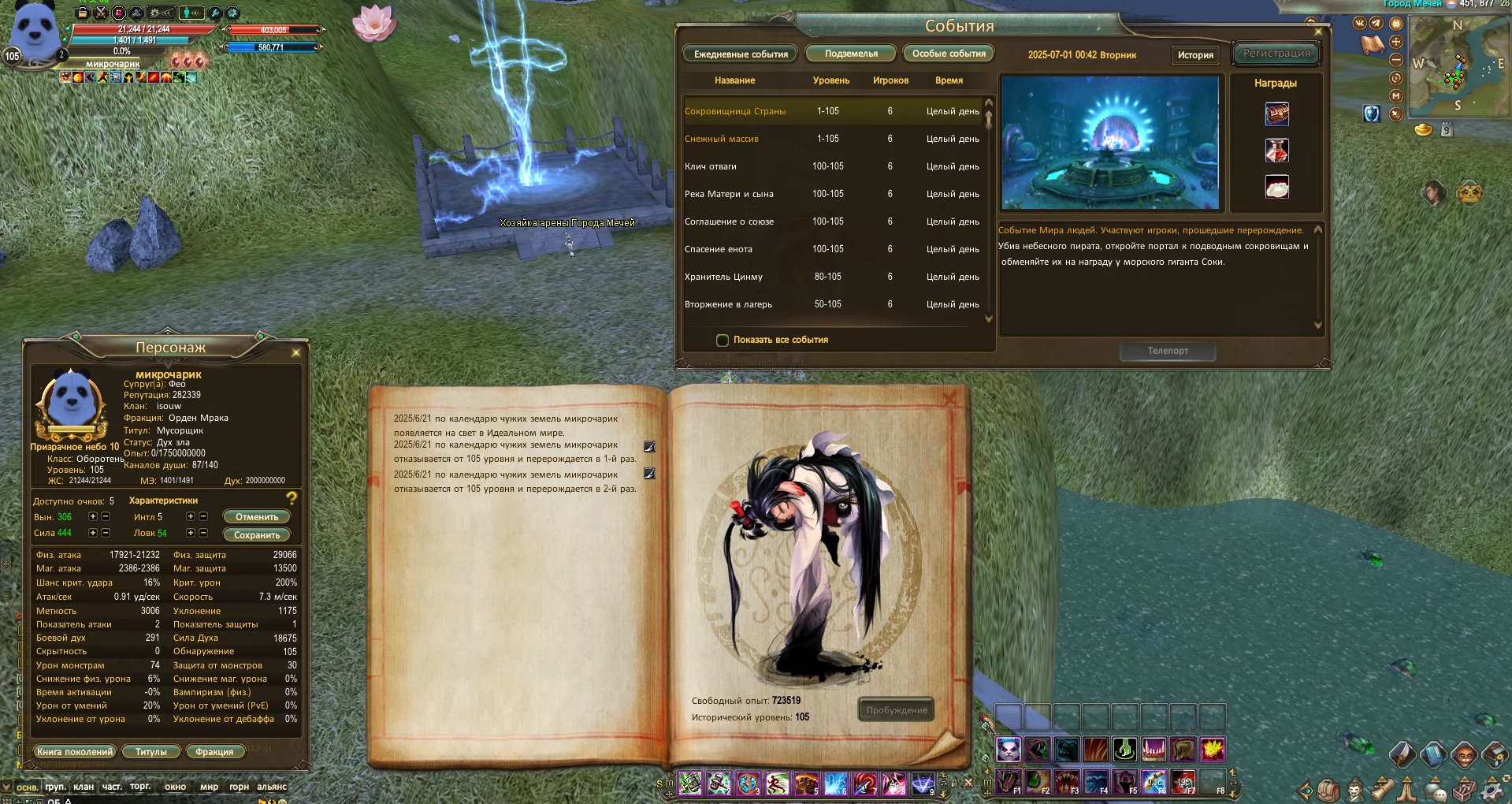Screen dimensions: 1512x804
Task: Close the События window
Action: point(1318,32)
